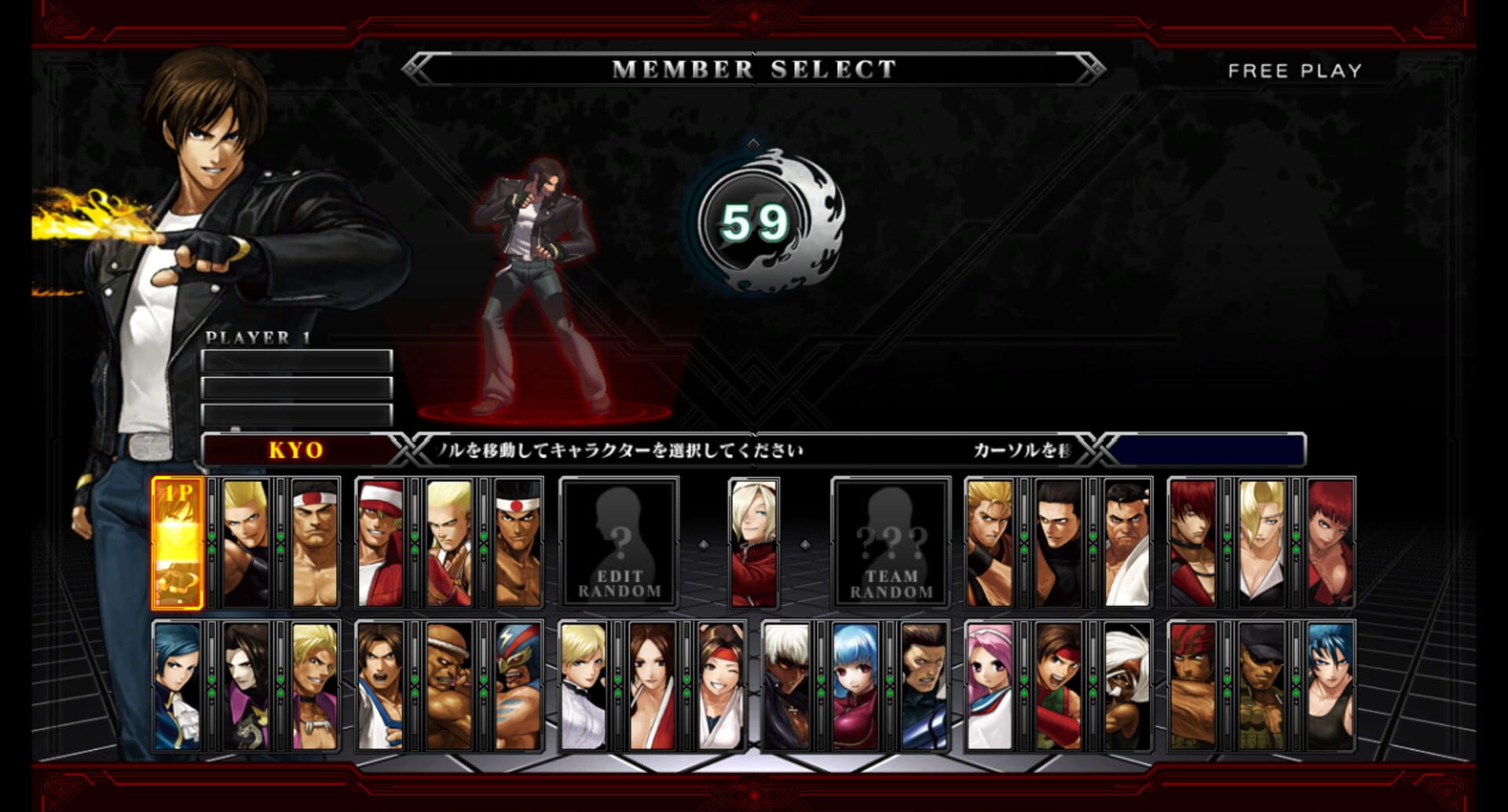1508x812 pixels.
Task: Select Kyo's highlighted 1P portrait
Action: (x=178, y=543)
